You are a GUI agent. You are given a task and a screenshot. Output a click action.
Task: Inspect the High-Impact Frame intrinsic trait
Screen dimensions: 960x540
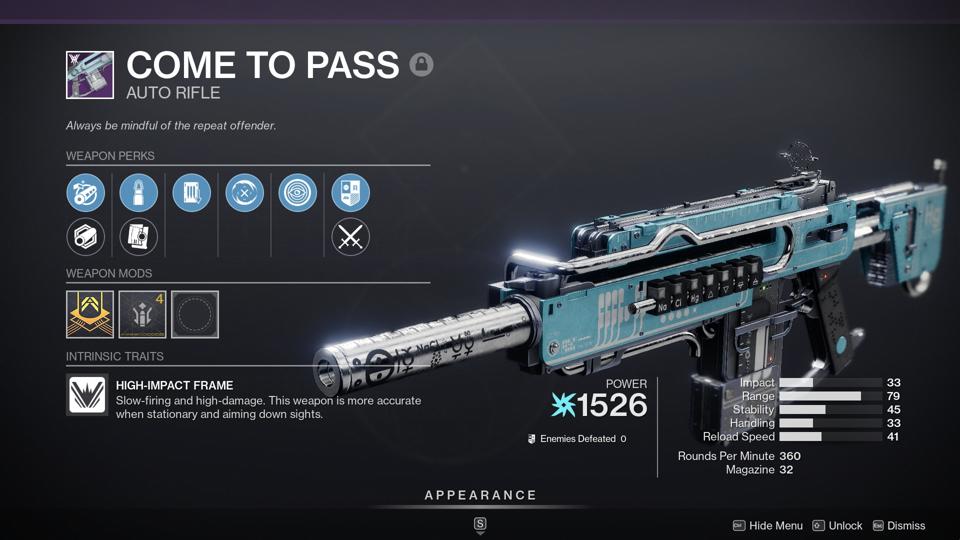87,395
